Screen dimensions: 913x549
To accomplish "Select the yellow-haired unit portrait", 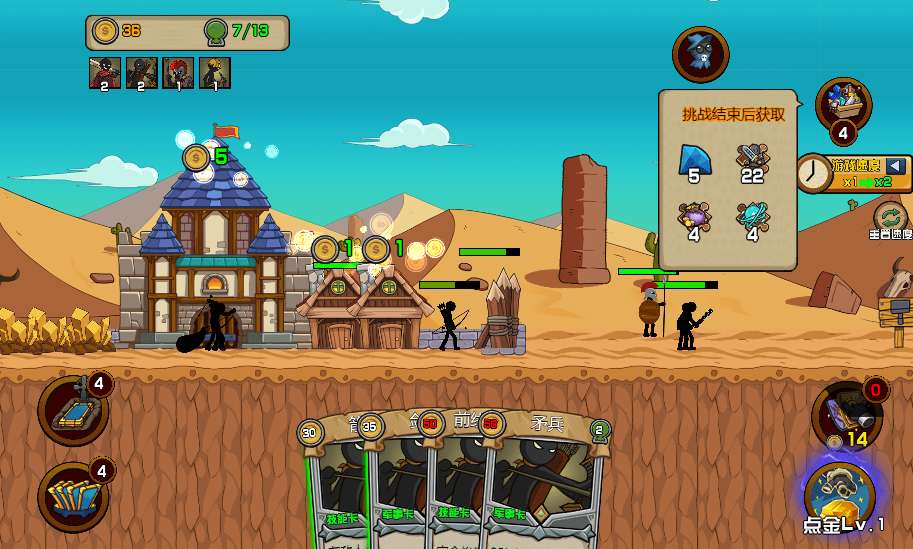I will 215,72.
